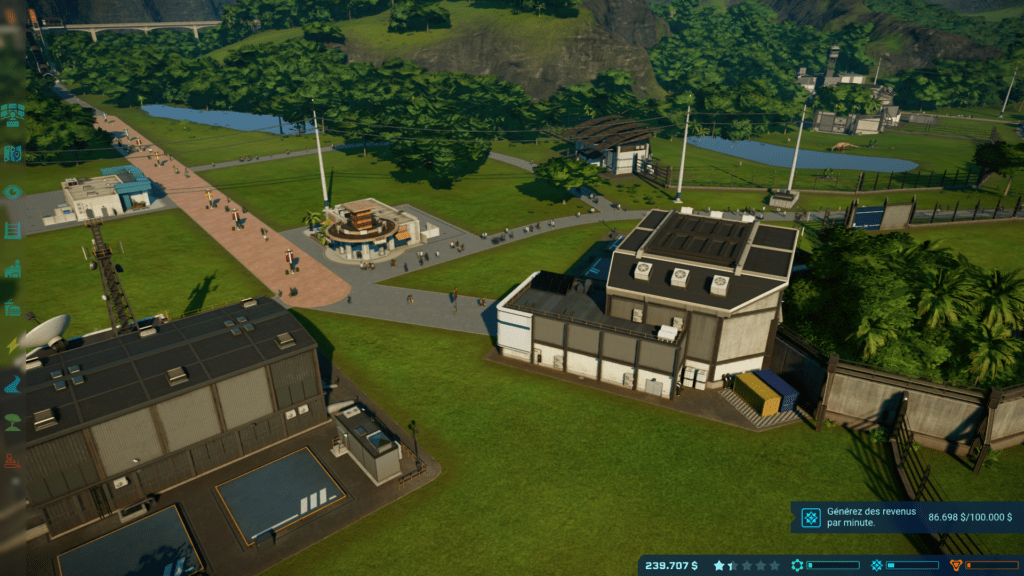Open the tree landscaping tool
Viewport: 1024px width, 576px height.
tap(13, 421)
